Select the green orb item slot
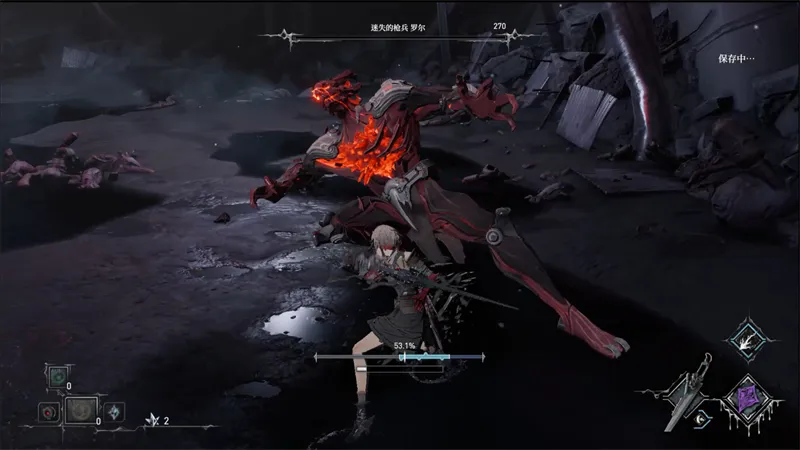Image resolution: width=800 pixels, height=450 pixels. 58,377
